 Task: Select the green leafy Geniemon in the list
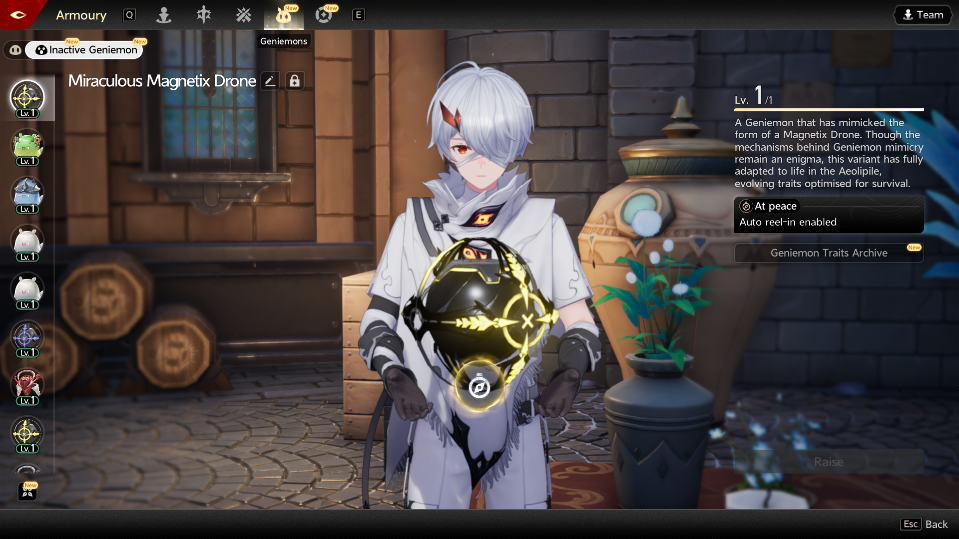(27, 146)
